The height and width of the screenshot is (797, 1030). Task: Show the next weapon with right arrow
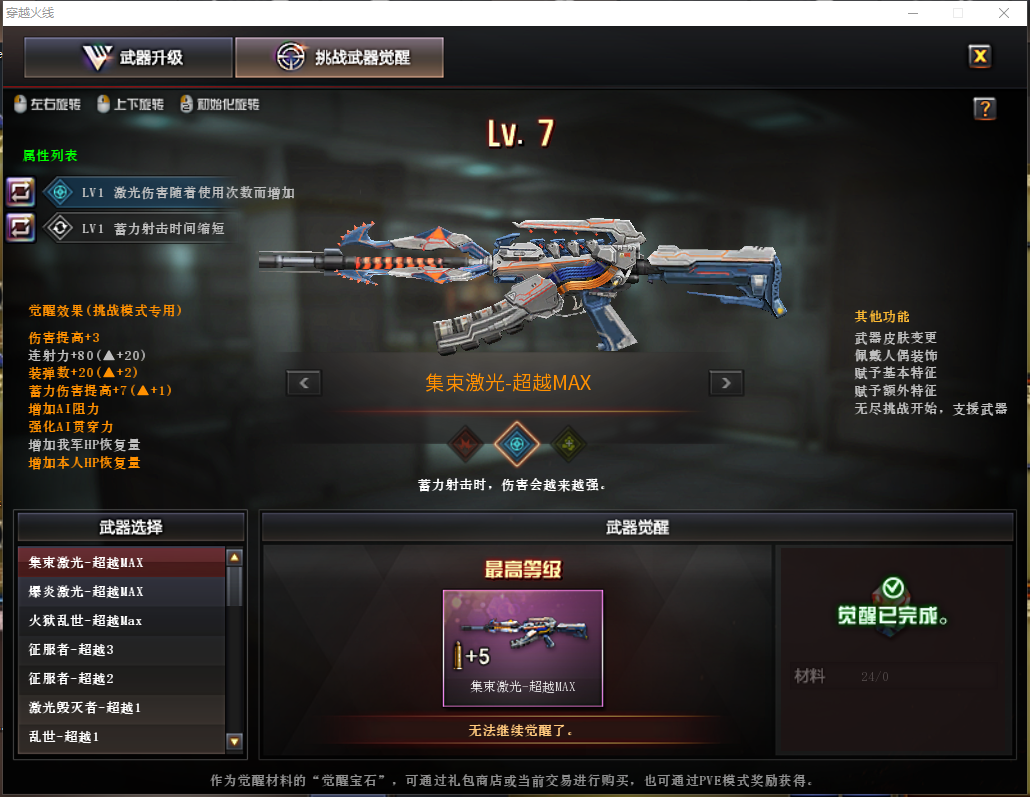[x=726, y=382]
